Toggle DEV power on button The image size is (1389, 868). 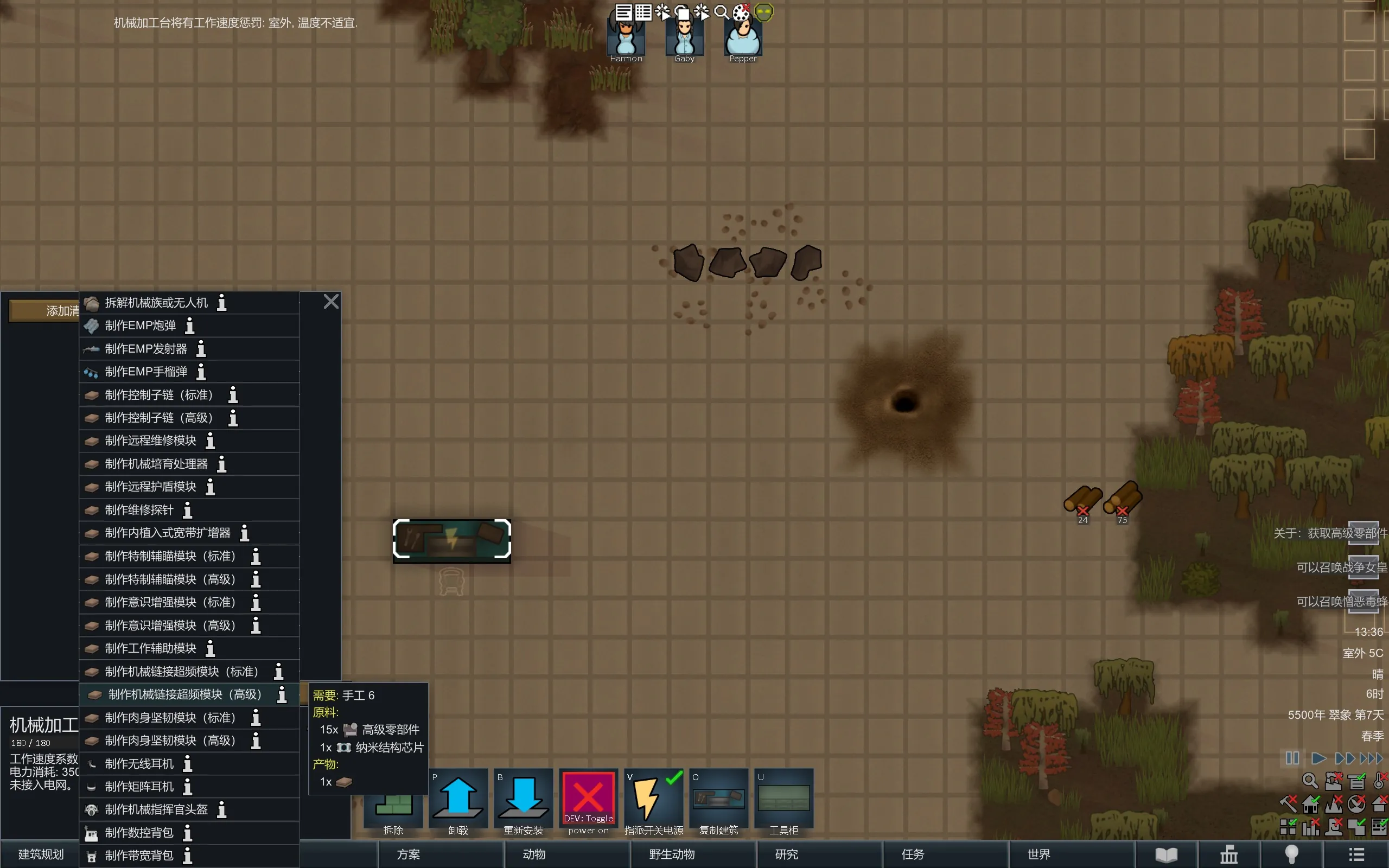588,802
